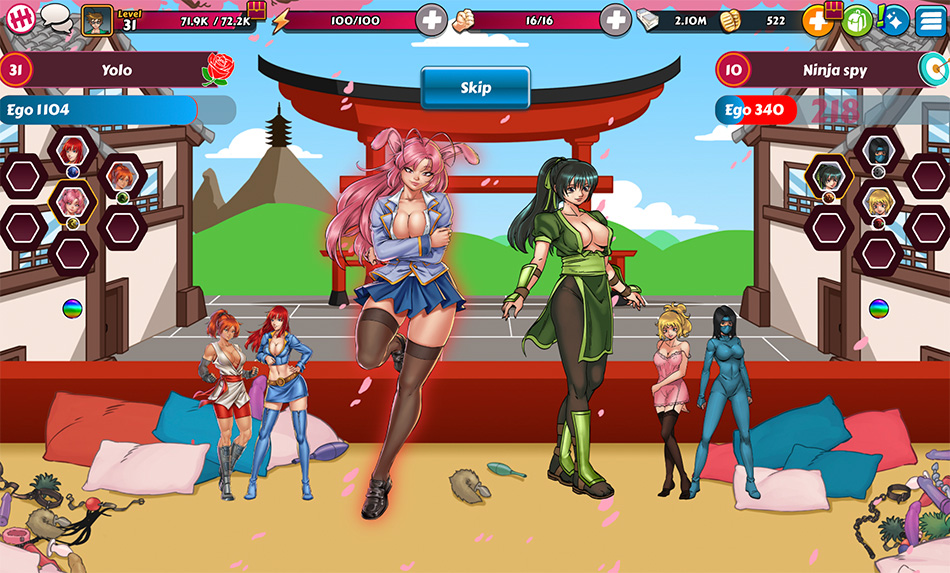
Task: Open the green backpack inventory
Action: 856,20
